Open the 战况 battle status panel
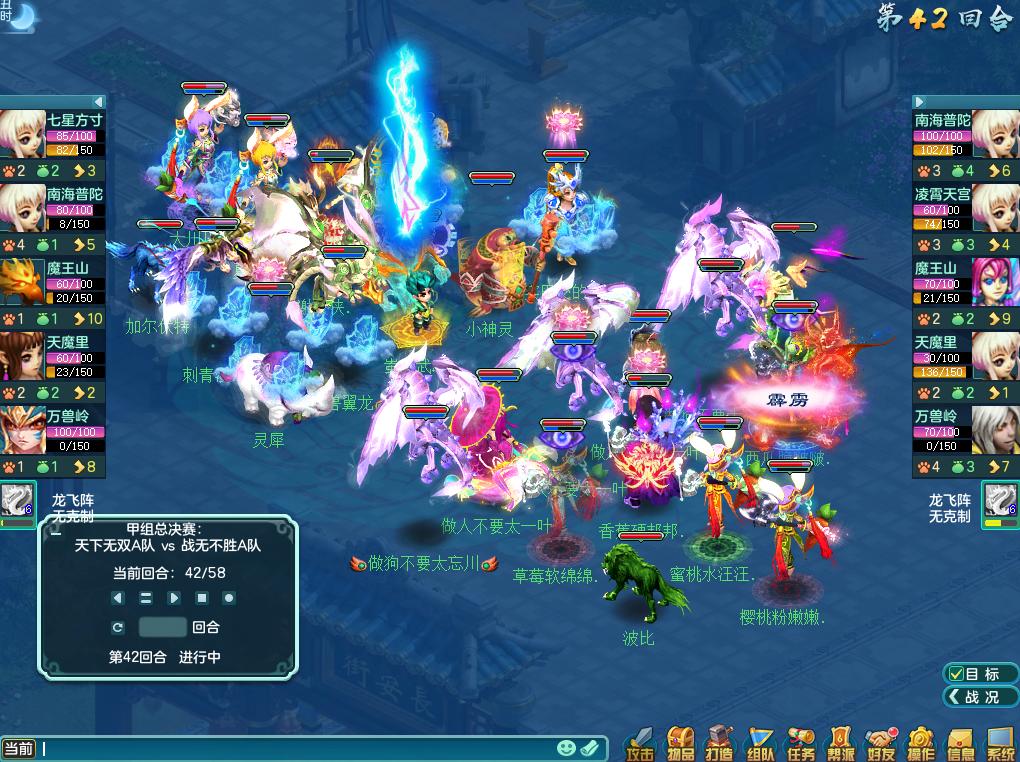This screenshot has height=762, width=1020. click(980, 697)
